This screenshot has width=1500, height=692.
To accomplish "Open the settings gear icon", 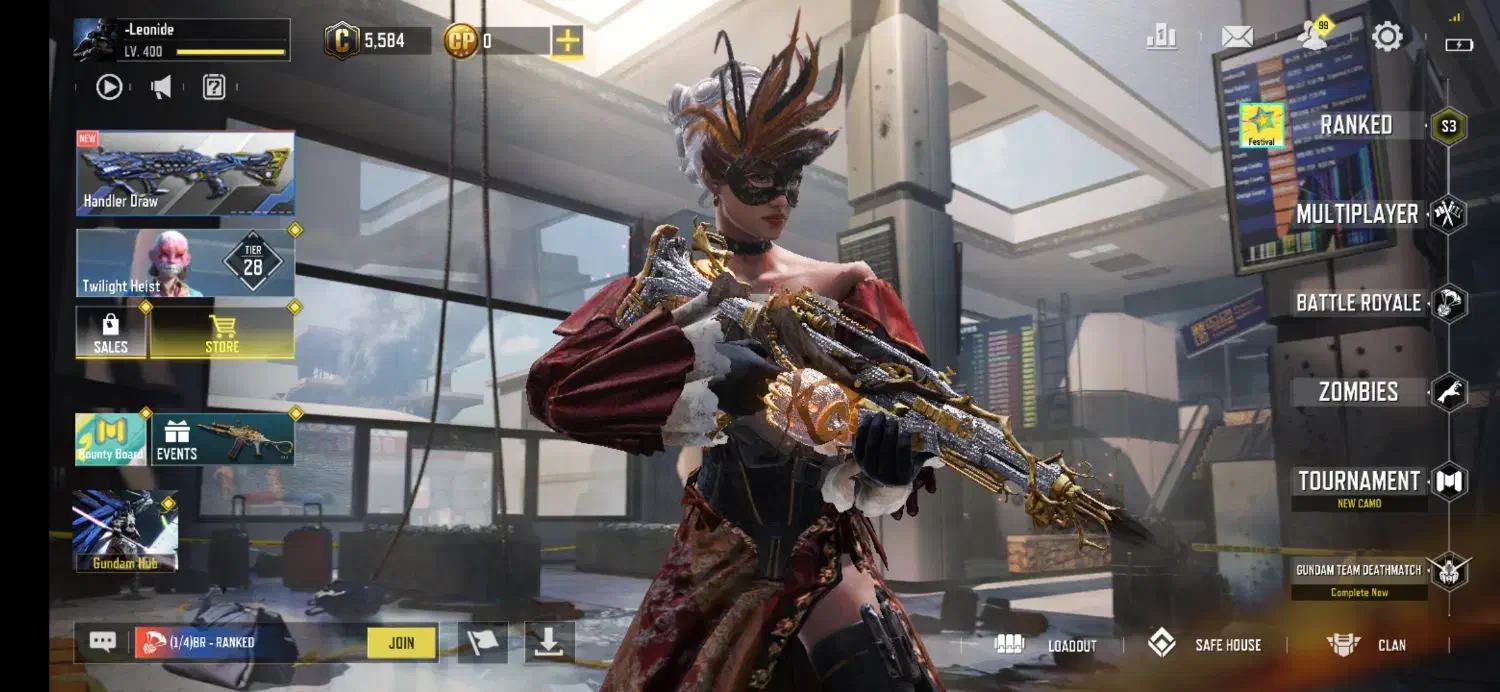I will [x=1387, y=38].
